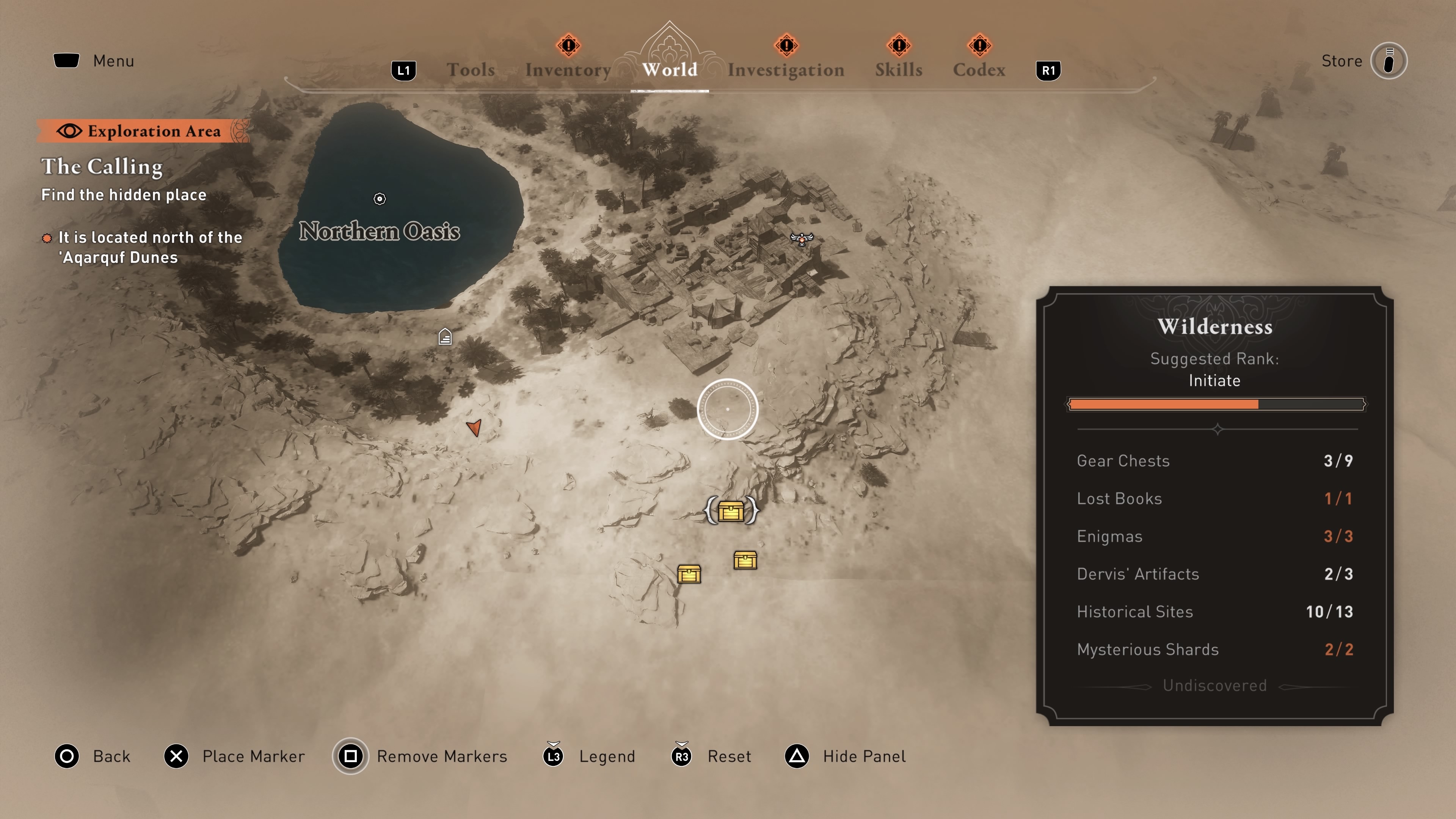
Task: Open the Skills tab
Action: tap(899, 69)
